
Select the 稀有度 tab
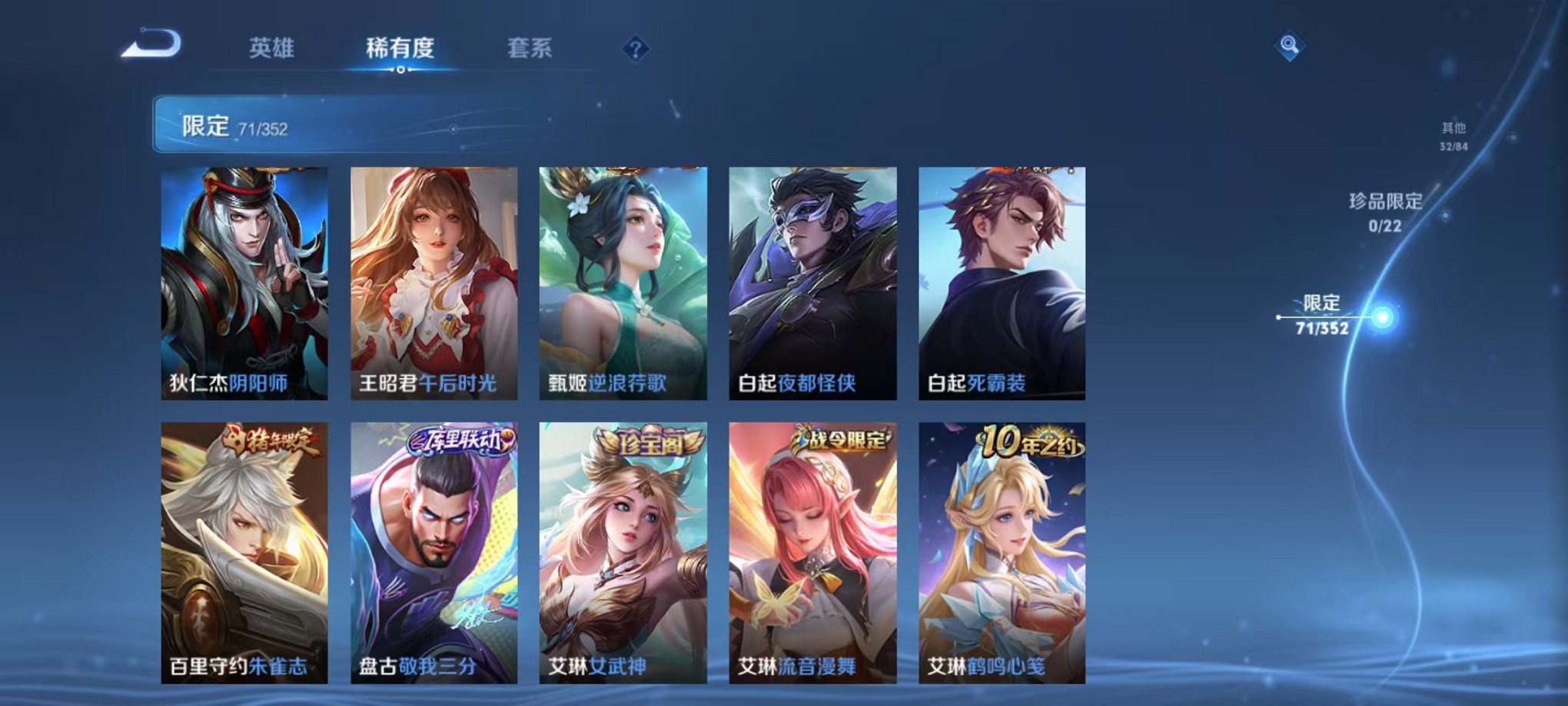(400, 48)
